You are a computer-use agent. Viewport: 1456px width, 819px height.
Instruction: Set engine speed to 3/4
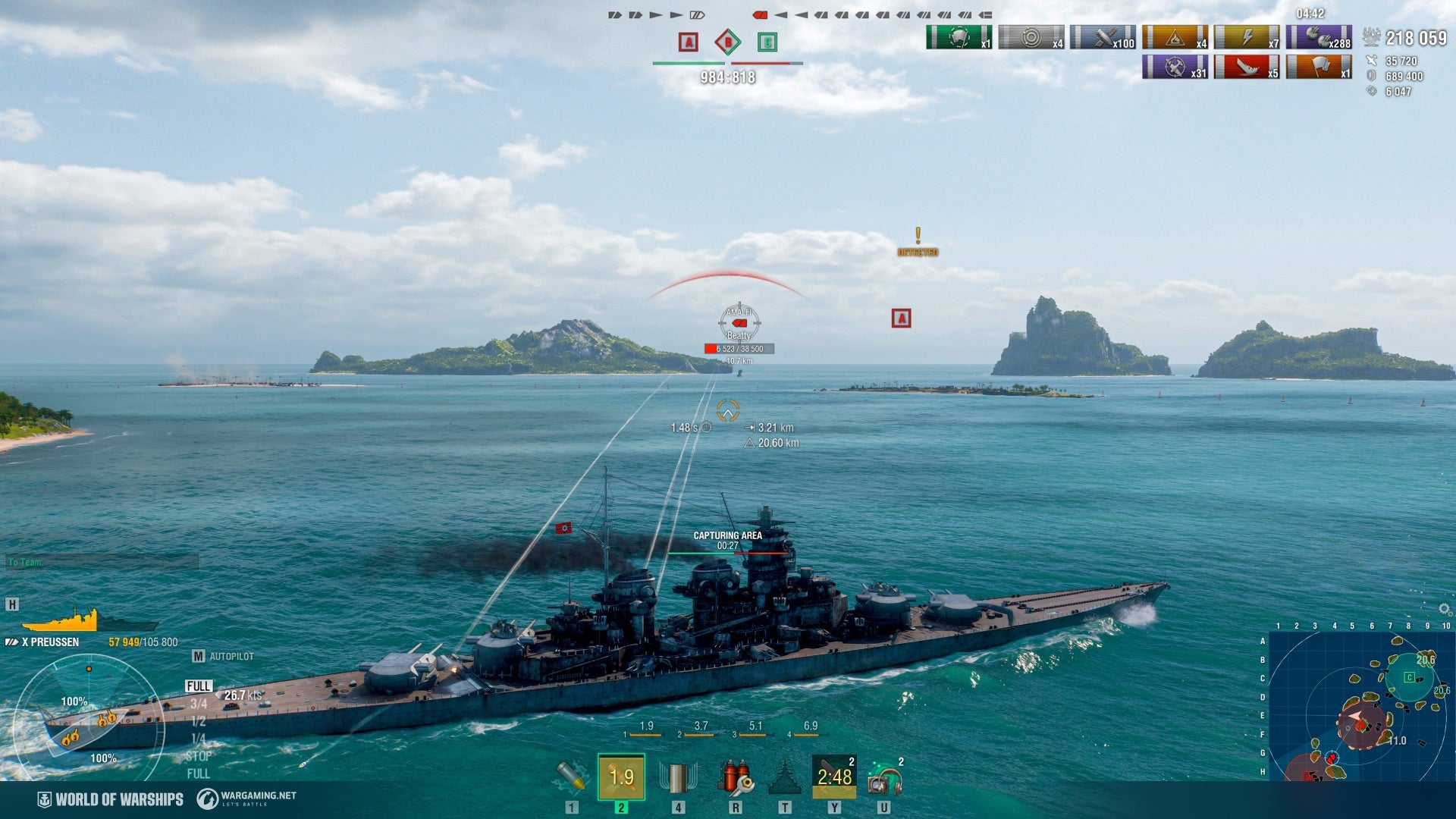click(x=199, y=704)
